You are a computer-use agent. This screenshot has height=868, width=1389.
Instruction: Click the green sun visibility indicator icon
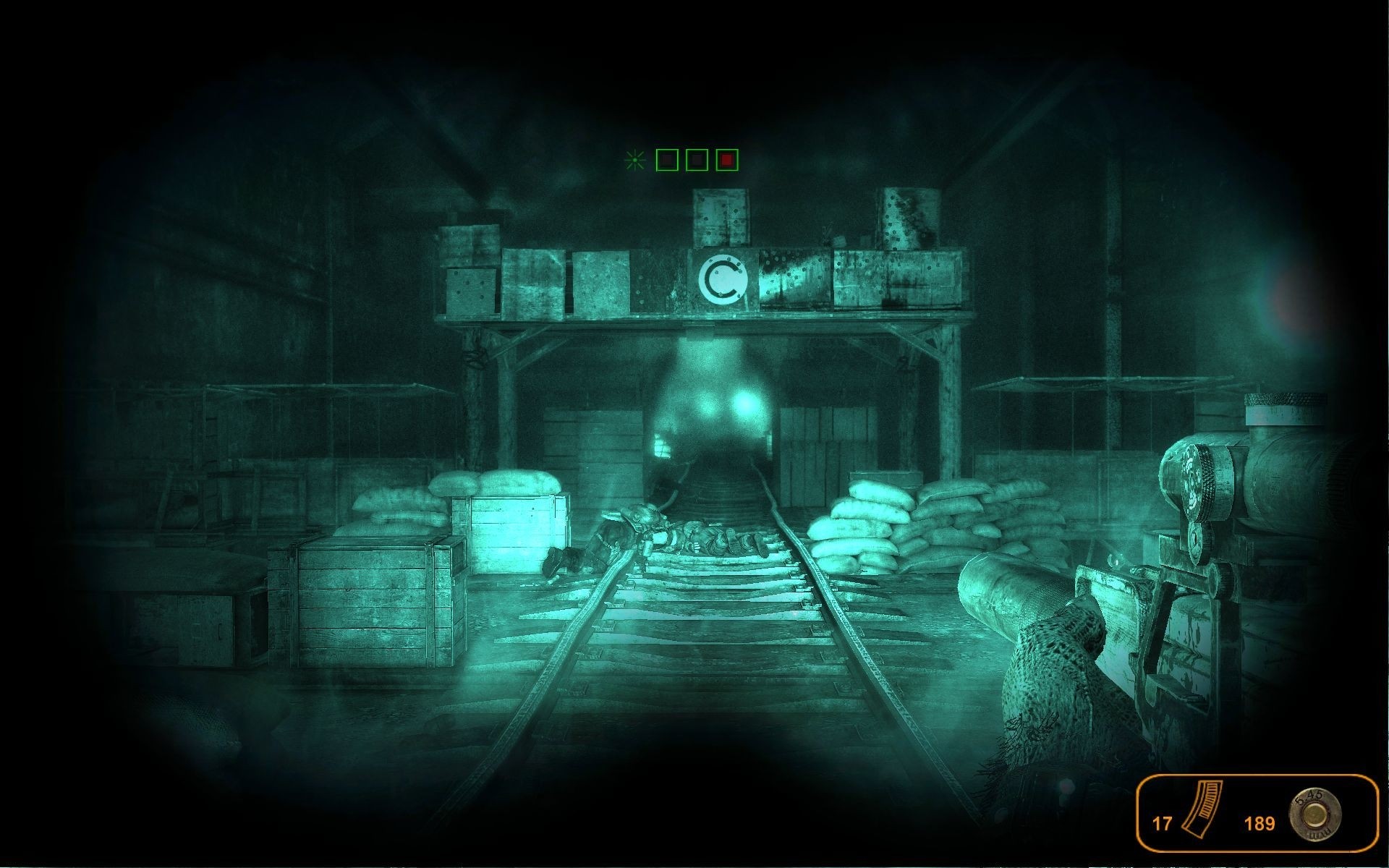(635, 160)
